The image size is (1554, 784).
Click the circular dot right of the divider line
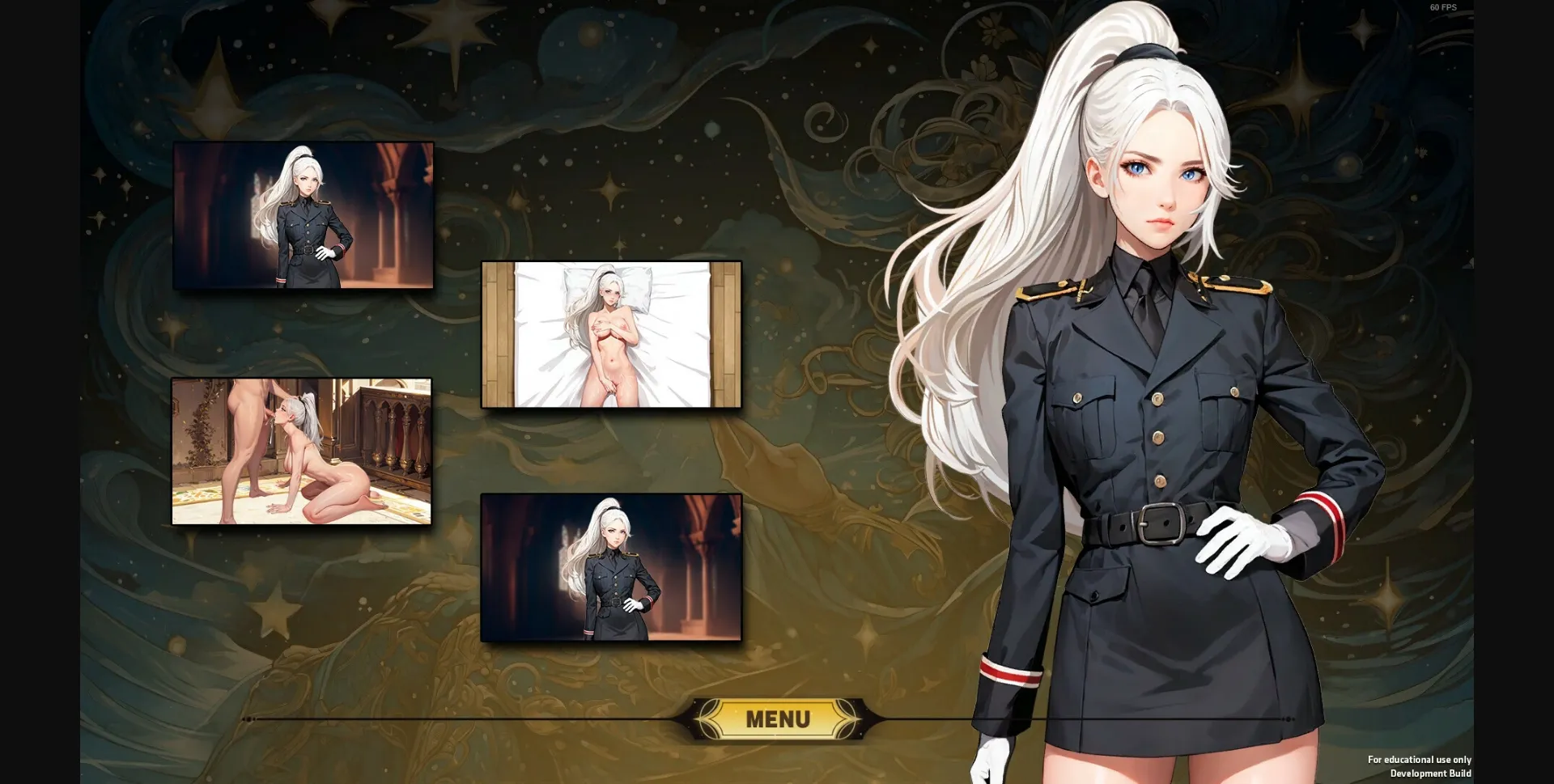1288,719
